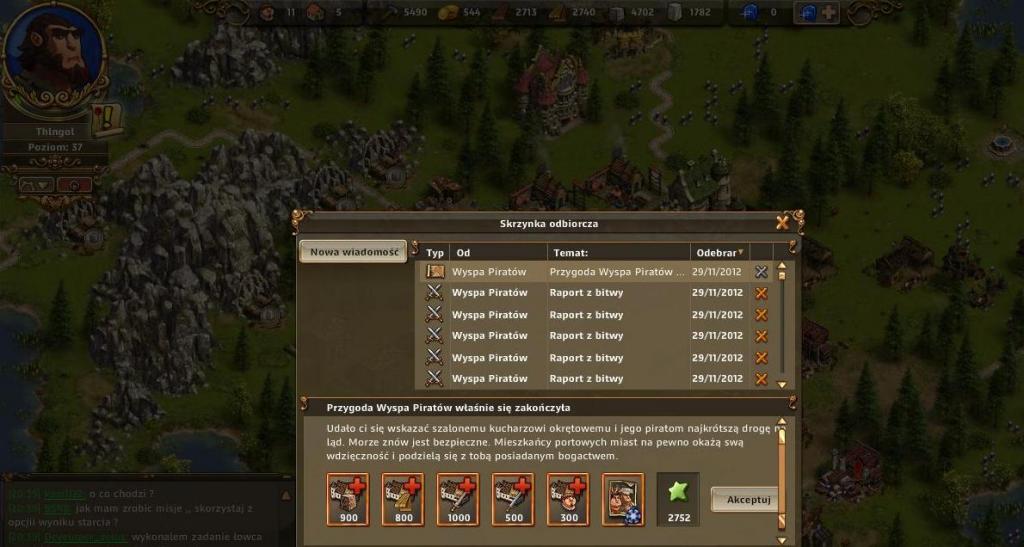
Task: Close the Skrzynka odbiorcza window
Action: pos(782,222)
